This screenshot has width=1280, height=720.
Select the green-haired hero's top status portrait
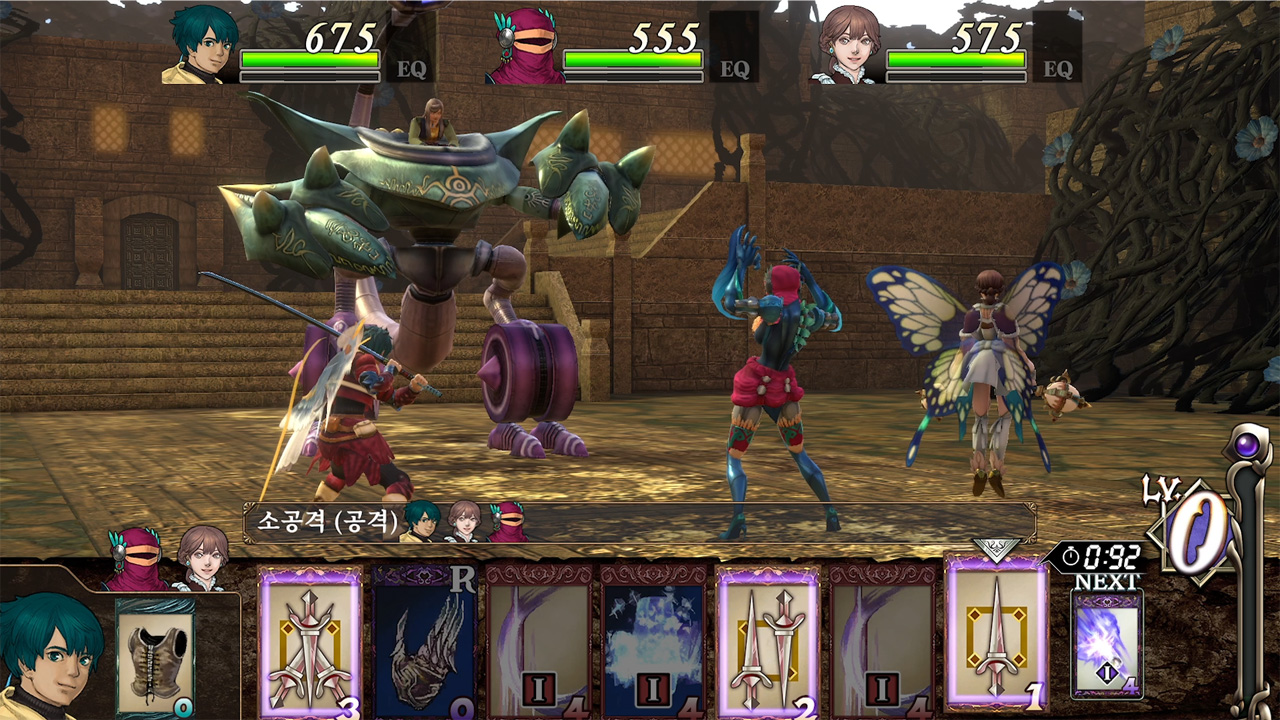(x=201, y=46)
